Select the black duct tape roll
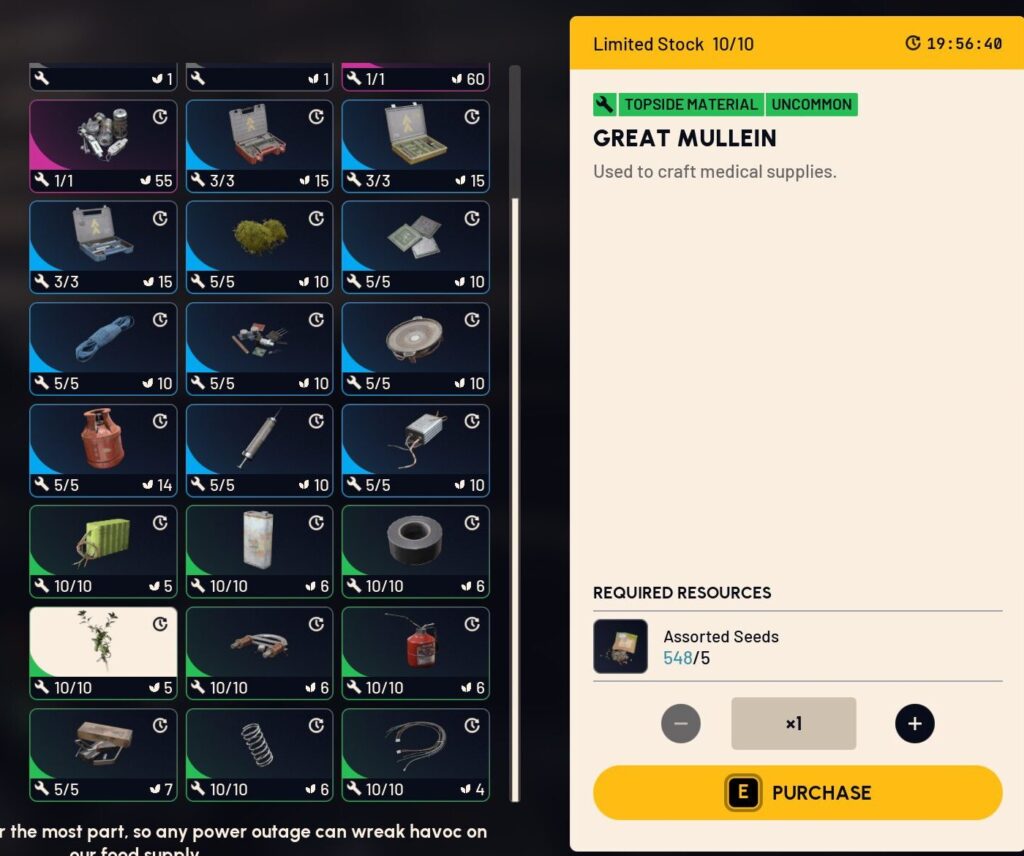The width and height of the screenshot is (1024, 856). [x=415, y=551]
